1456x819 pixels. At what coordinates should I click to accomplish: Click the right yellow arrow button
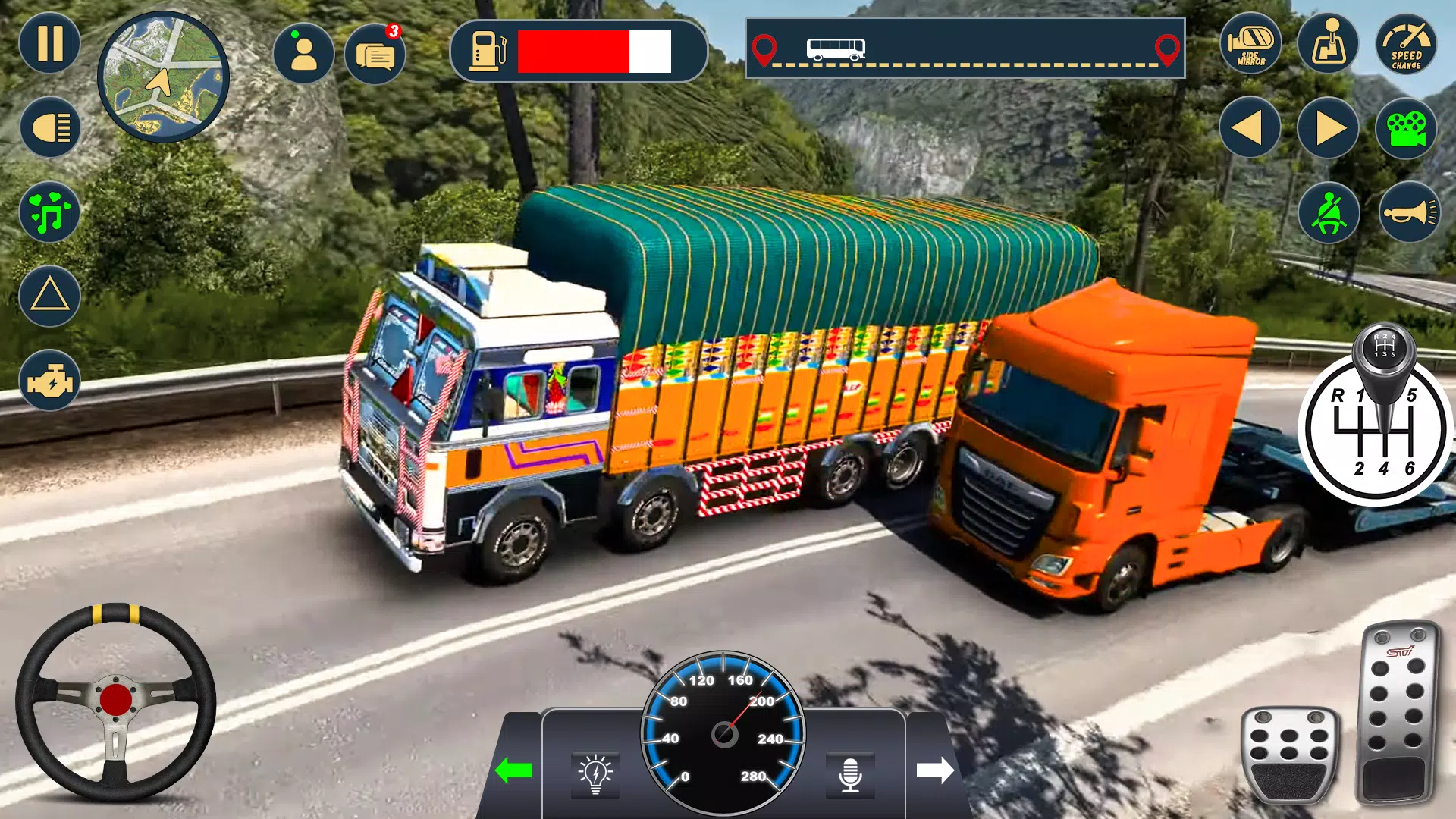[x=1328, y=127]
